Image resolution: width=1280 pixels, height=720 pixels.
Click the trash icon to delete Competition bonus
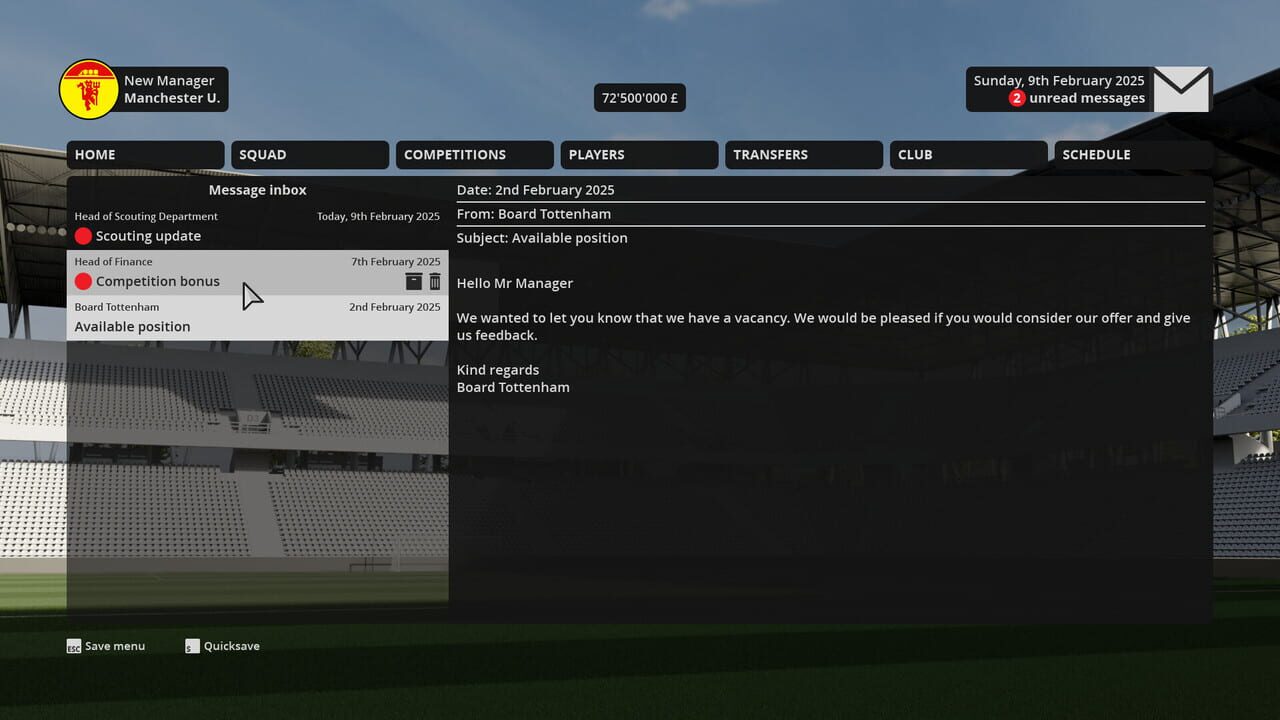435,281
